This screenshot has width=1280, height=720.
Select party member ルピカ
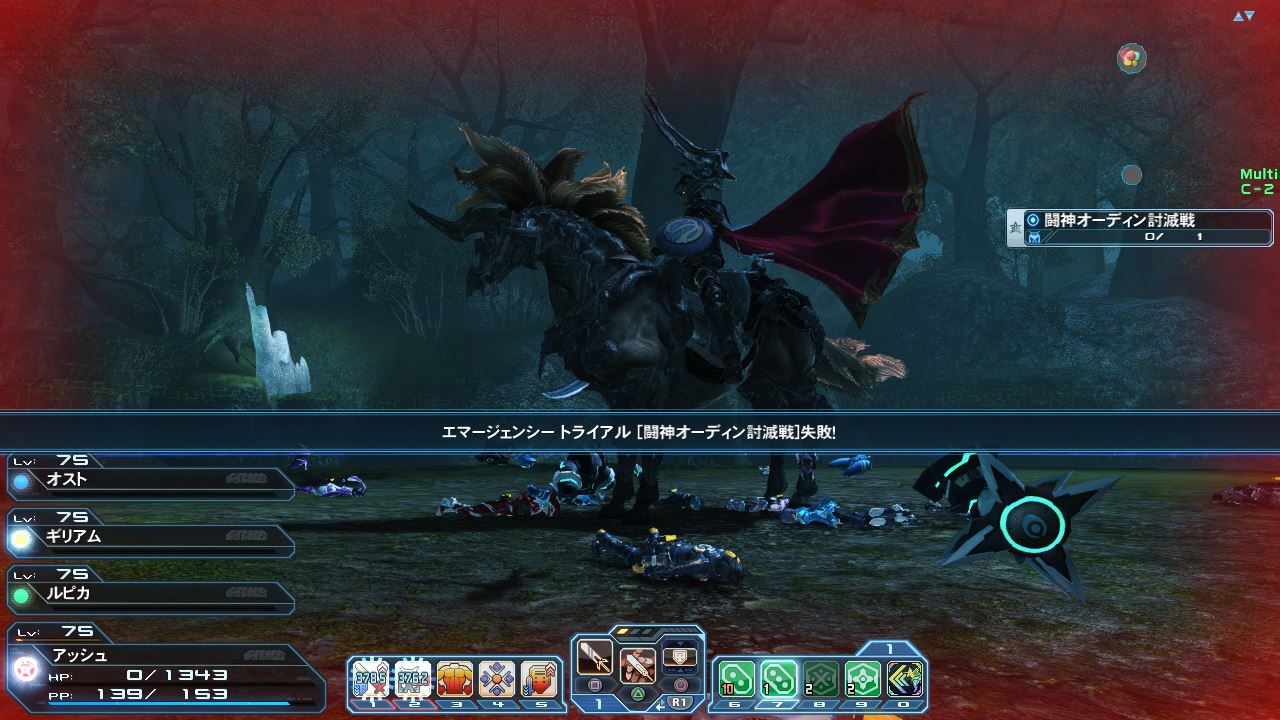pyautogui.click(x=150, y=594)
